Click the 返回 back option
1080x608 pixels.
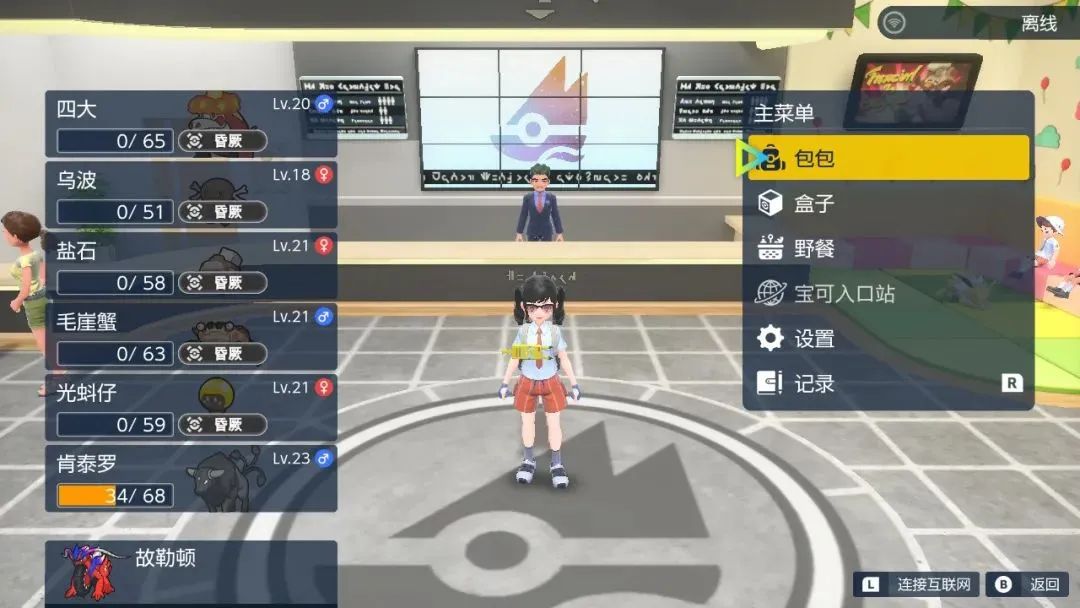click(1028, 584)
